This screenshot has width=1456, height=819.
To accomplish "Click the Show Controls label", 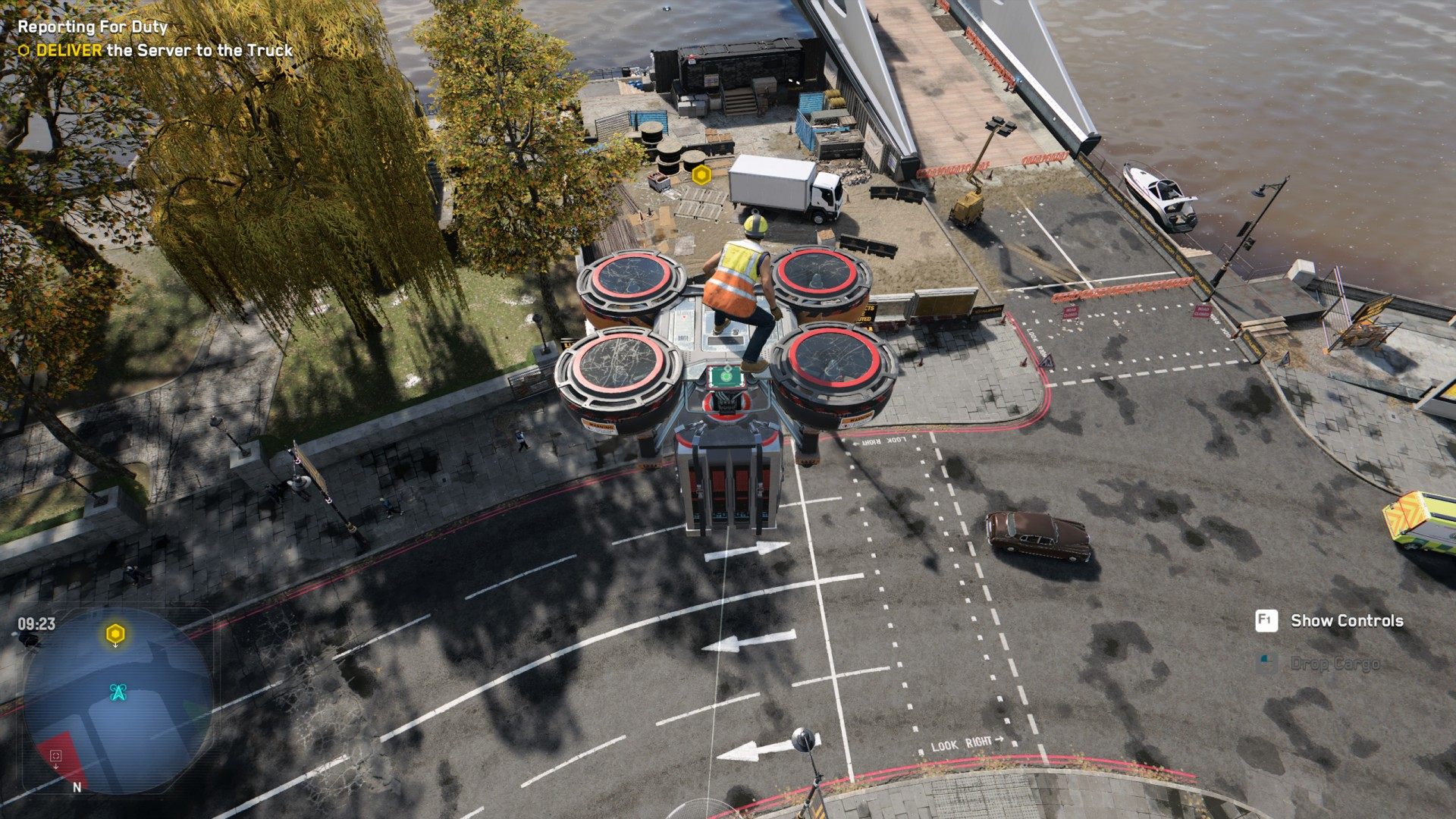I will coord(1346,621).
